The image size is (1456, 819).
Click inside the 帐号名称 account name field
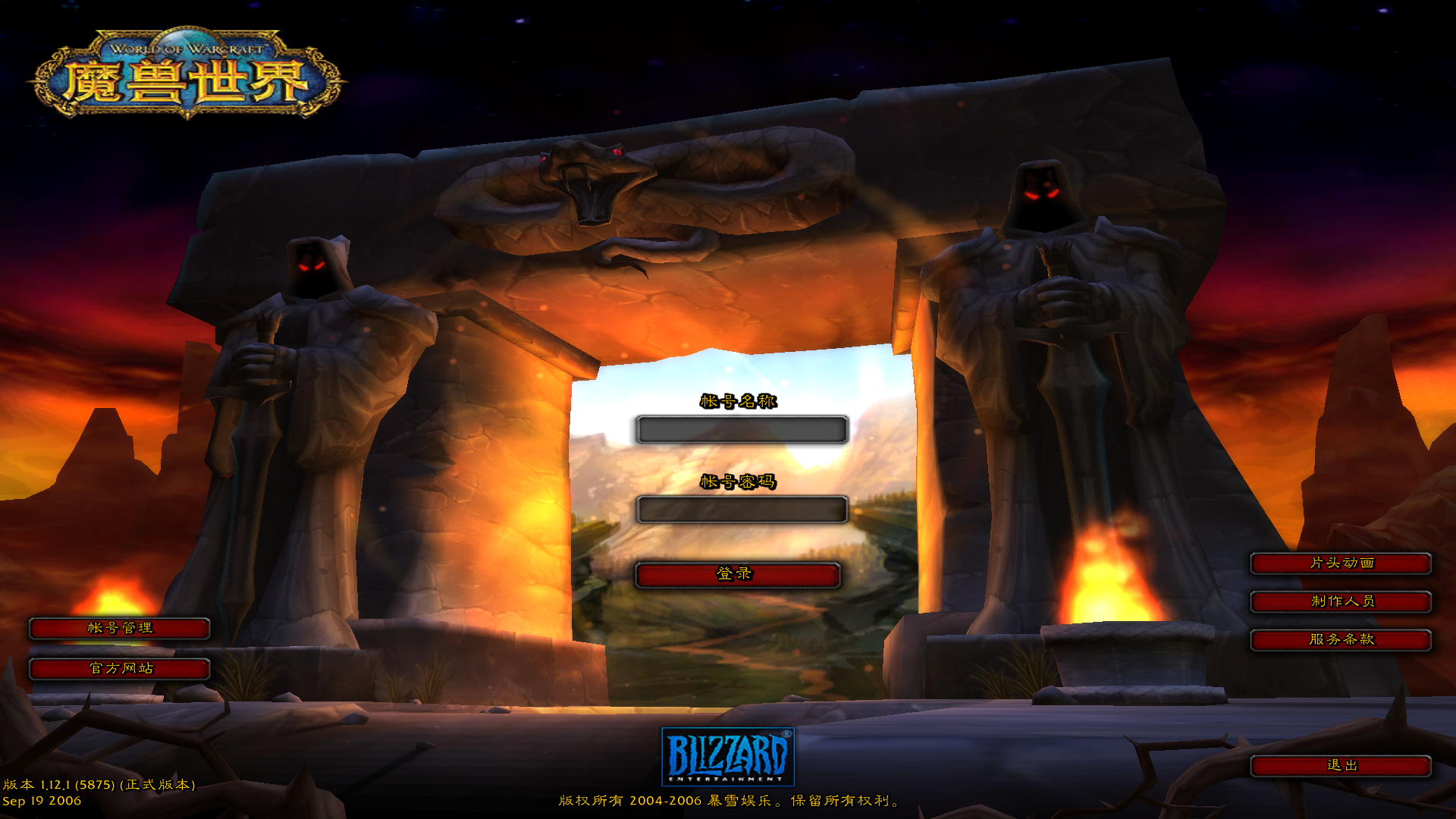(741, 429)
